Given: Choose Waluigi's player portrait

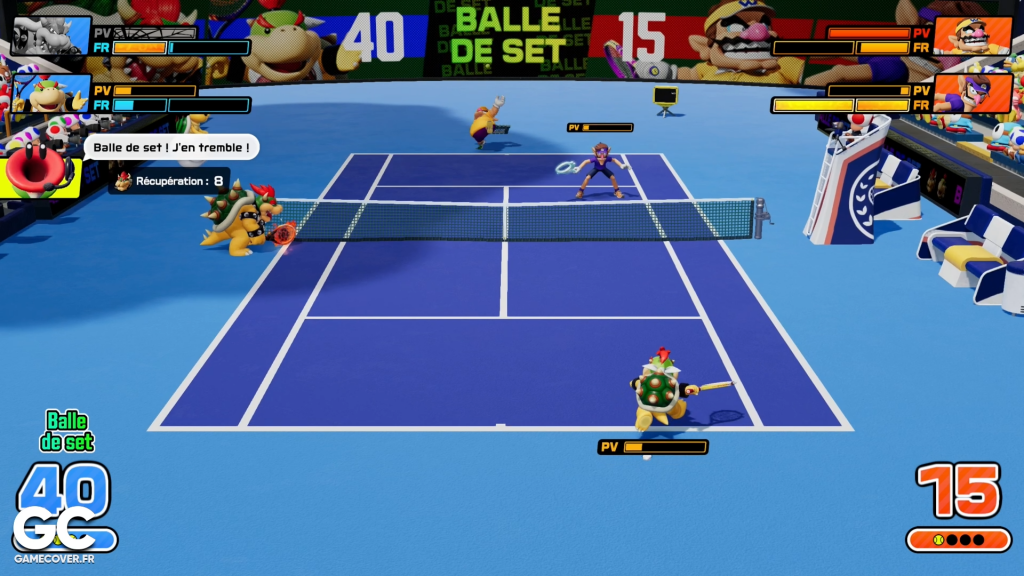Looking at the screenshot, I should point(973,95).
